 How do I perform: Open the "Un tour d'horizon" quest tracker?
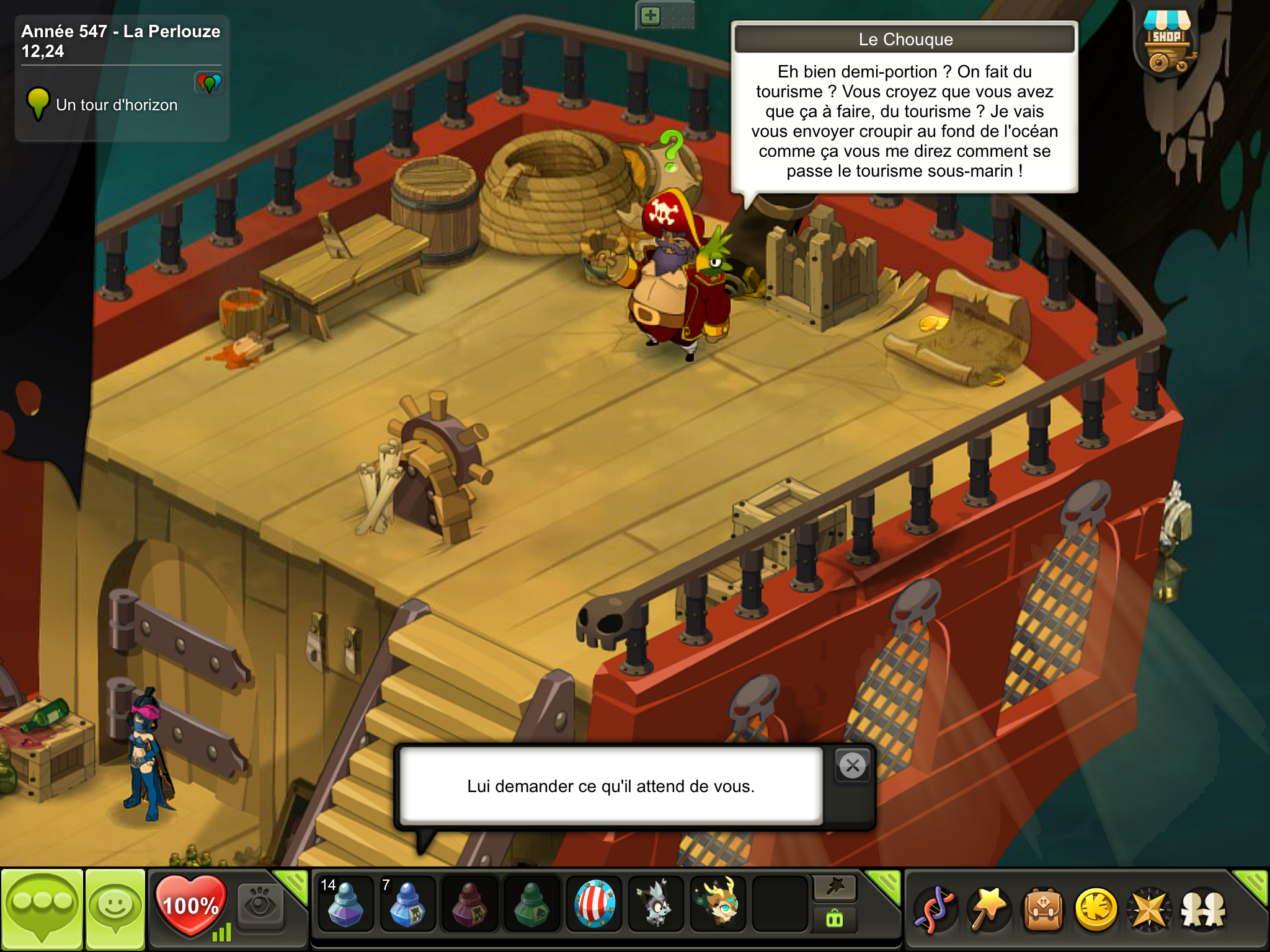pyautogui.click(x=117, y=105)
